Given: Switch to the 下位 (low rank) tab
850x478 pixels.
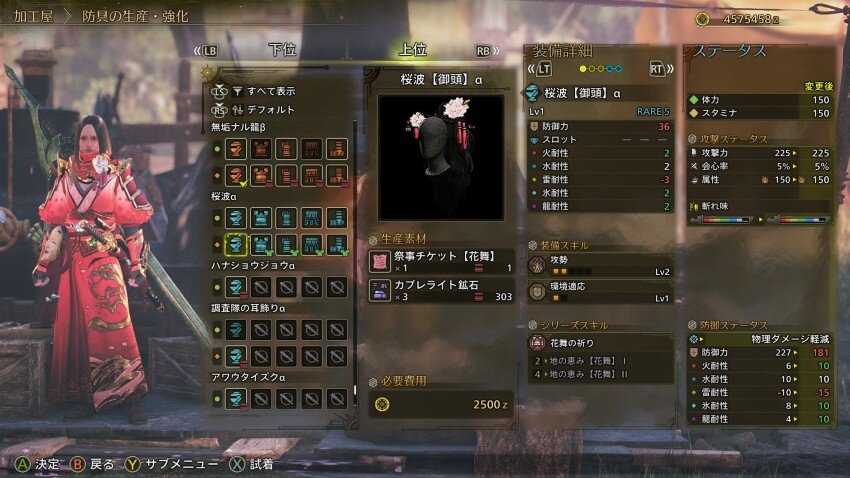Looking at the screenshot, I should [283, 51].
